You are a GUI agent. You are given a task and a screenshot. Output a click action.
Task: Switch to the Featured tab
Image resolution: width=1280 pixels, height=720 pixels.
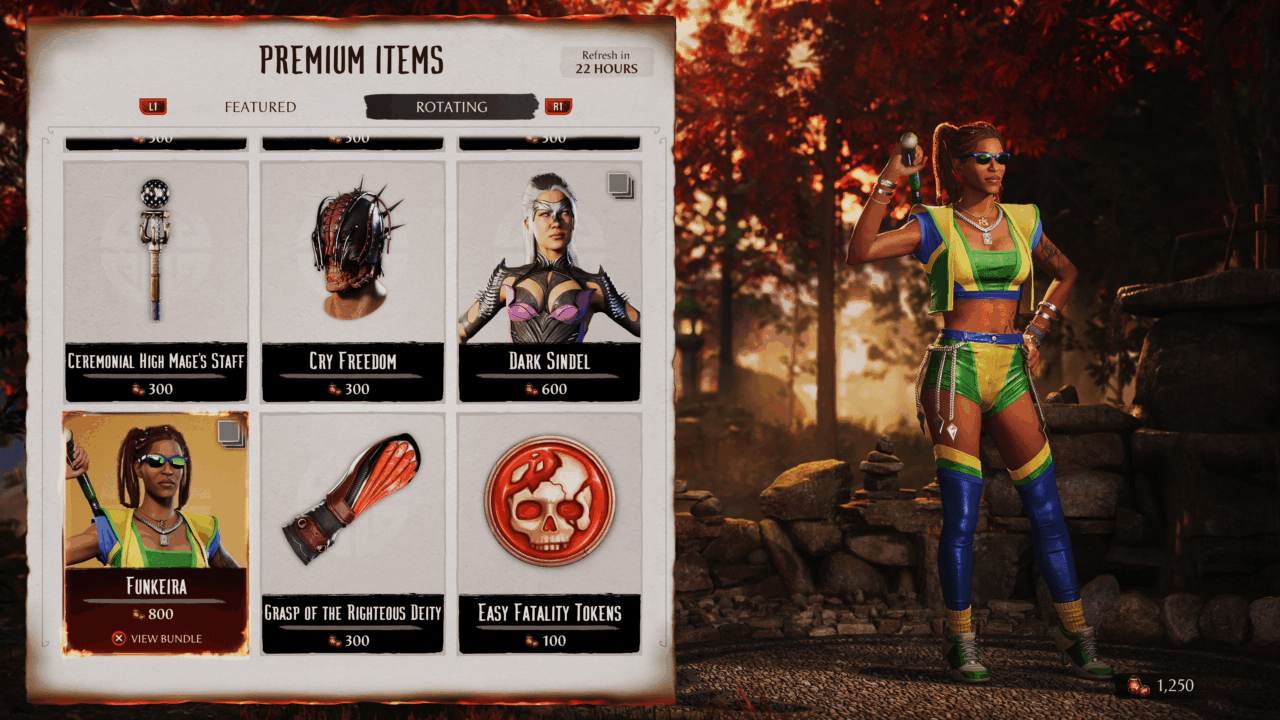260,107
